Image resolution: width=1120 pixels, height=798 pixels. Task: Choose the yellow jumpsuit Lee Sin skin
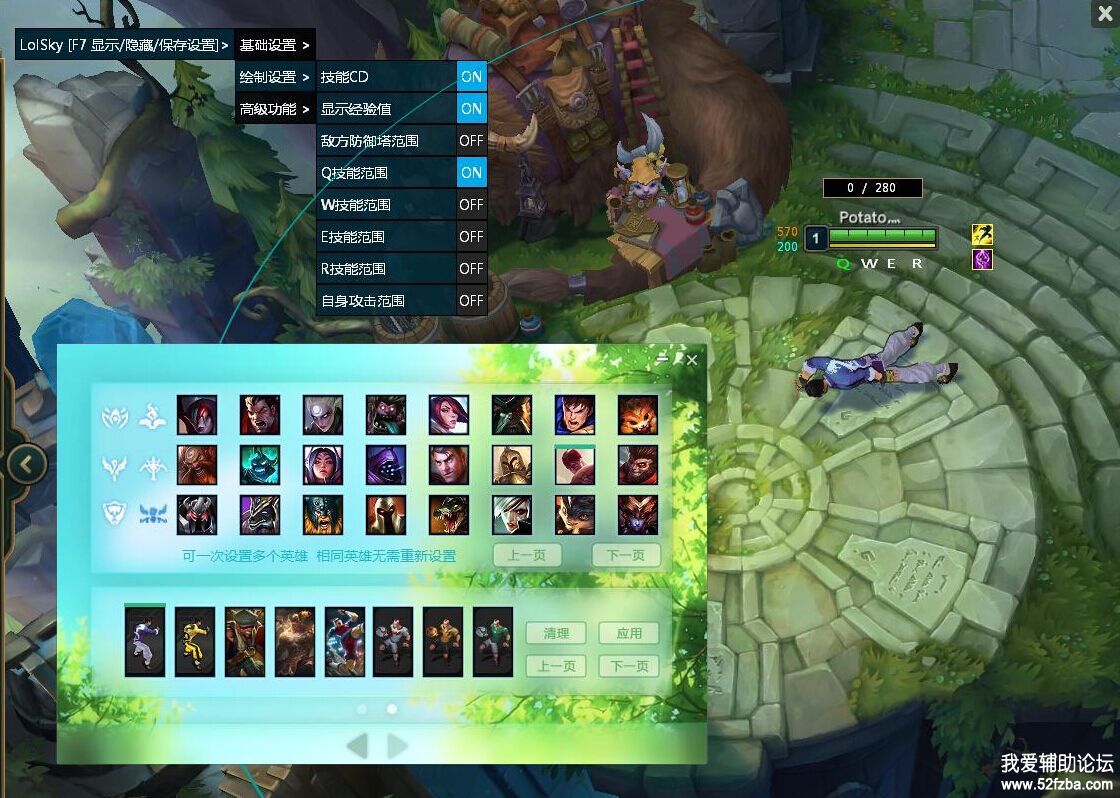(195, 642)
